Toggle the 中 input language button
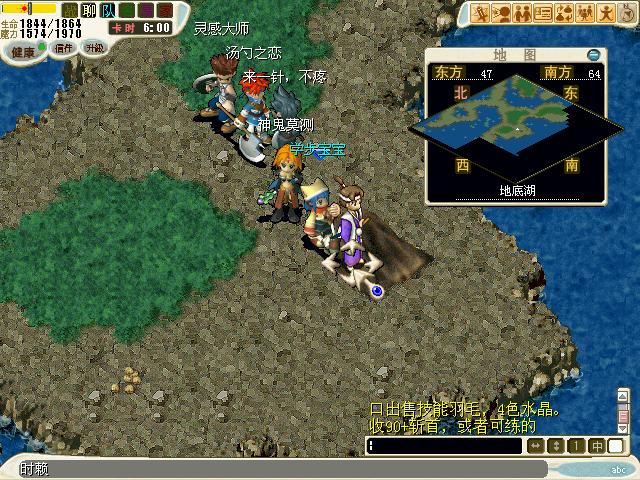 click(x=597, y=446)
